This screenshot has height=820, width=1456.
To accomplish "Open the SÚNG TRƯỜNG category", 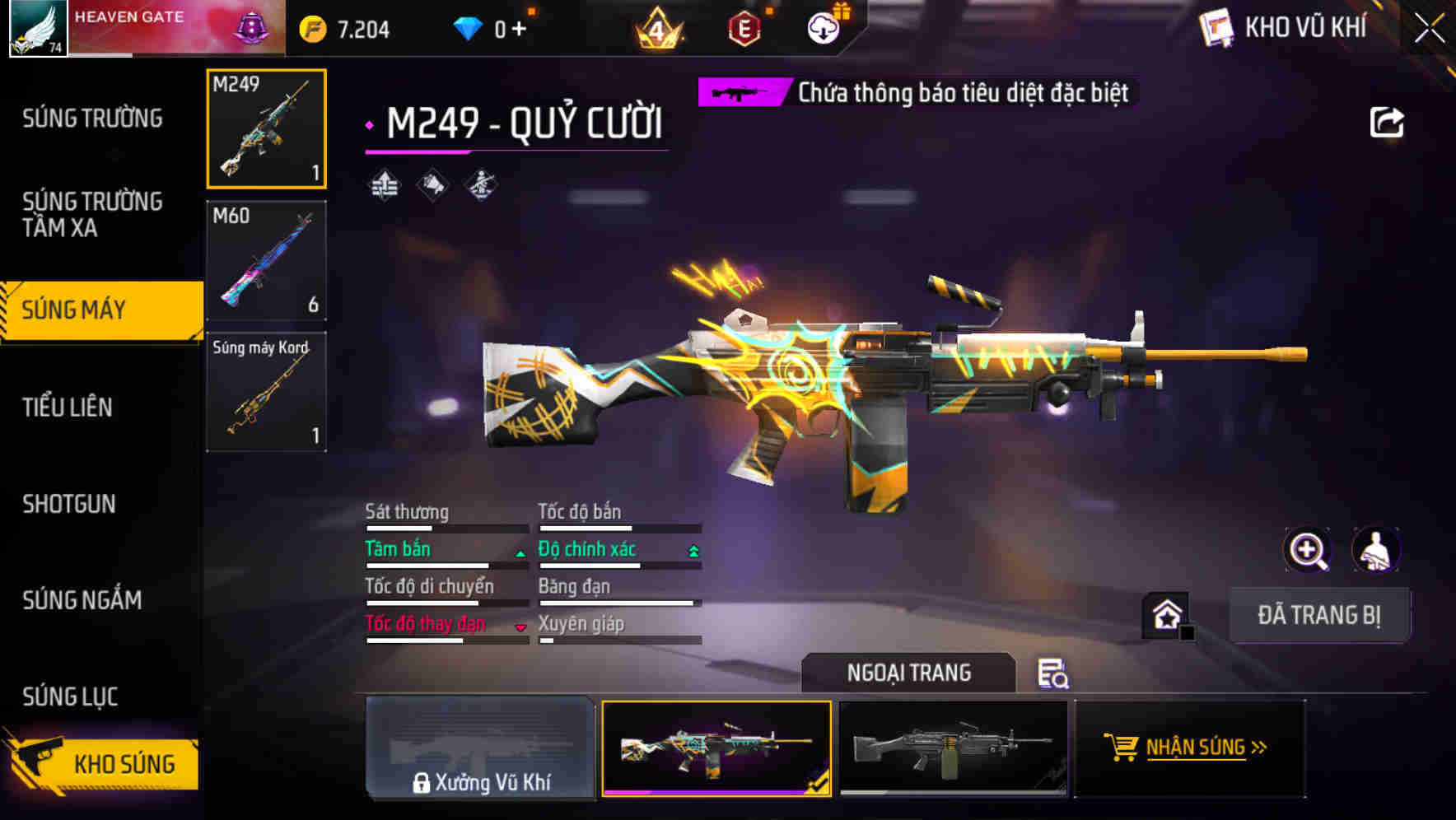I will [x=91, y=118].
